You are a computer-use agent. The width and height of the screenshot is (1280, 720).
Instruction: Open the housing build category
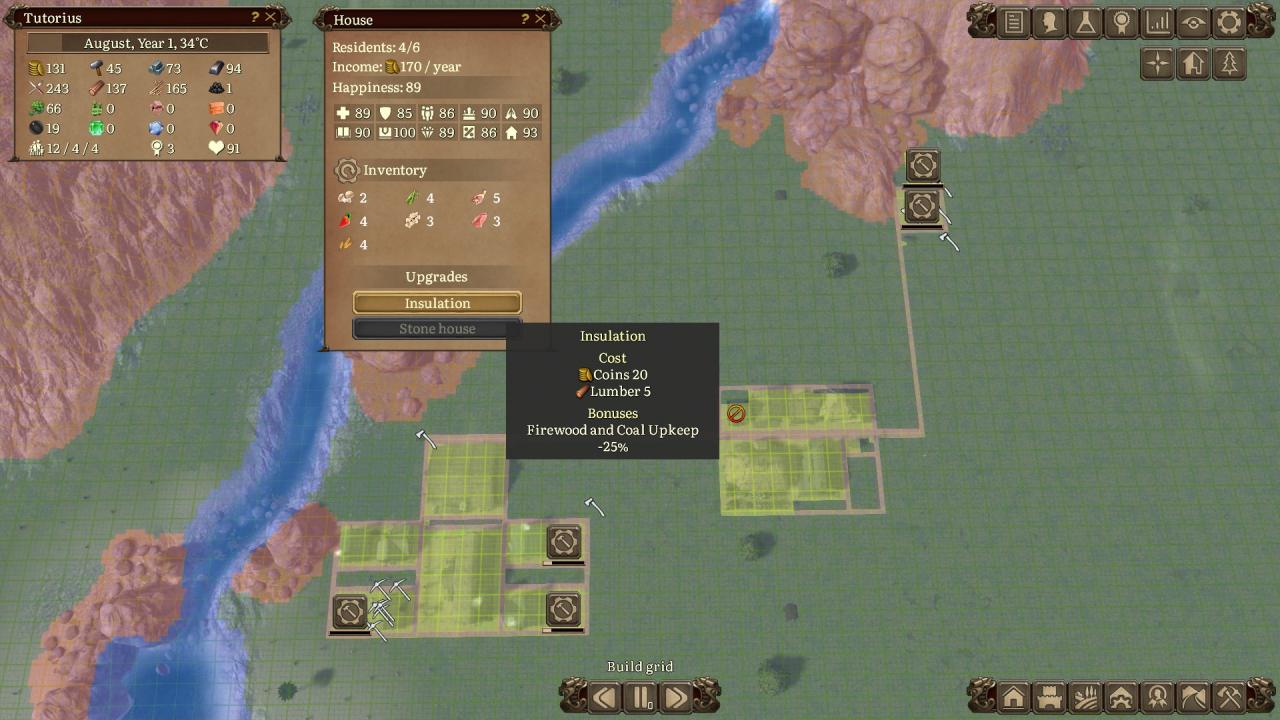(x=1014, y=696)
